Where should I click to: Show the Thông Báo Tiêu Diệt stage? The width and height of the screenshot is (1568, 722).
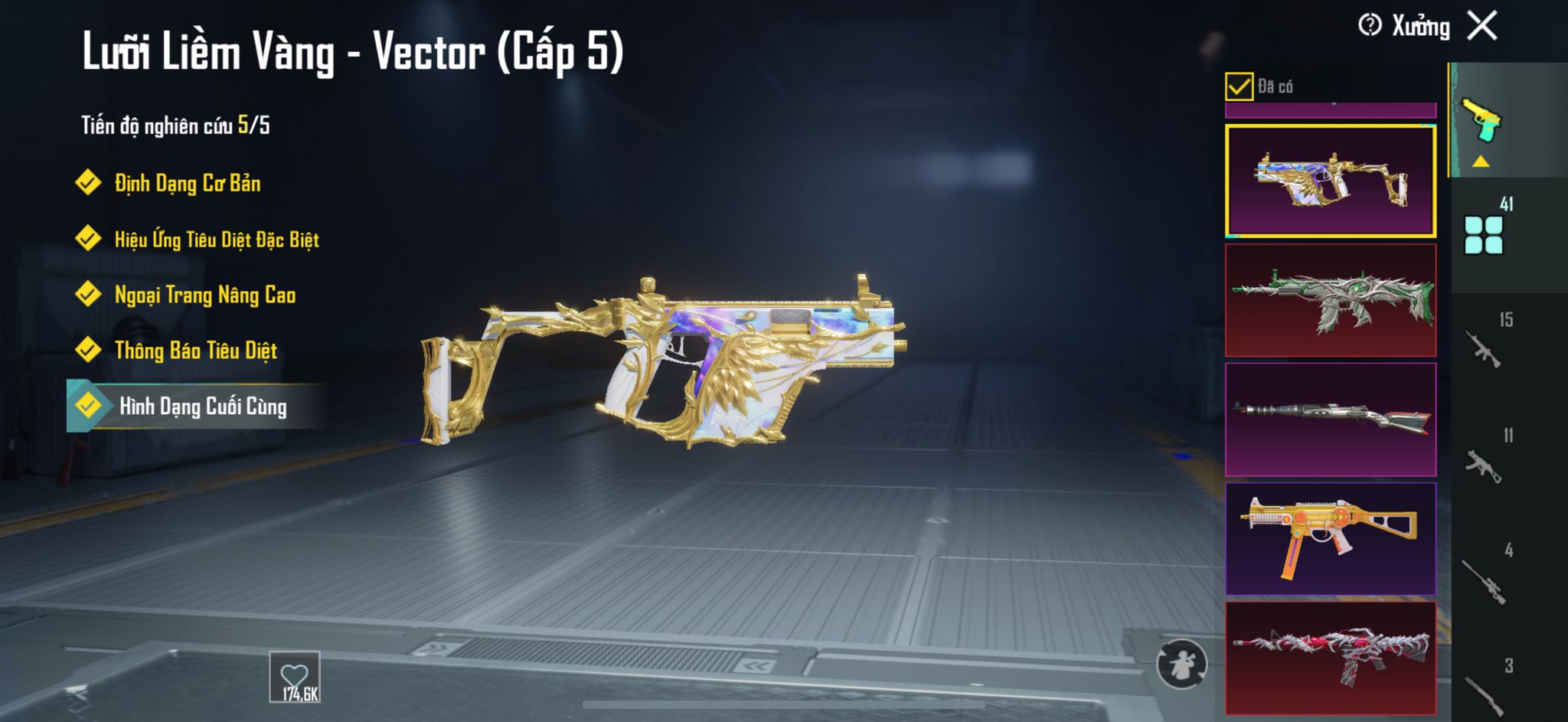coord(195,351)
